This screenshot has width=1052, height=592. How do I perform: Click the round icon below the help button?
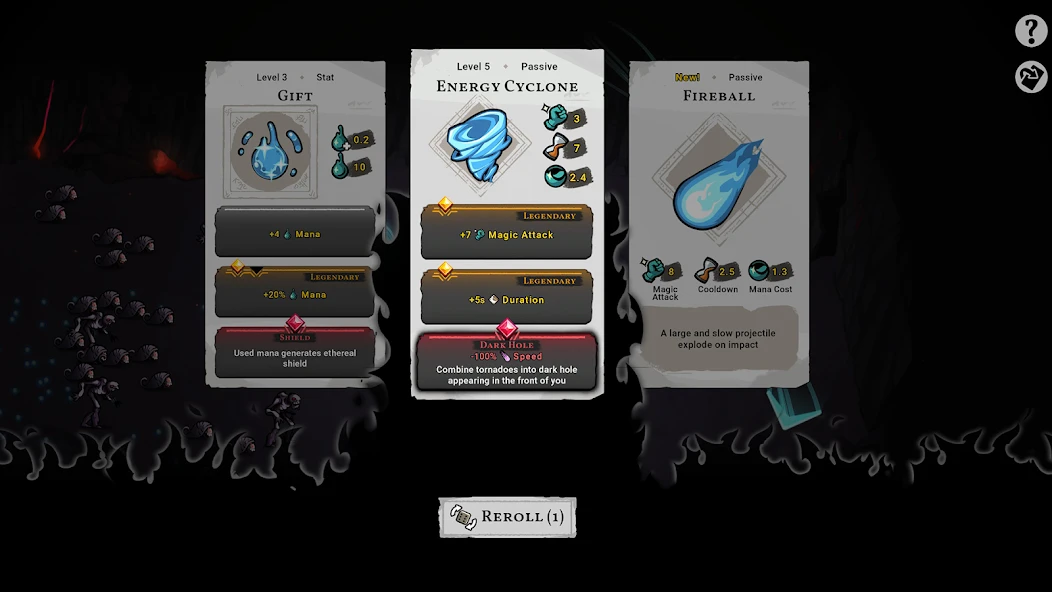click(x=1031, y=77)
